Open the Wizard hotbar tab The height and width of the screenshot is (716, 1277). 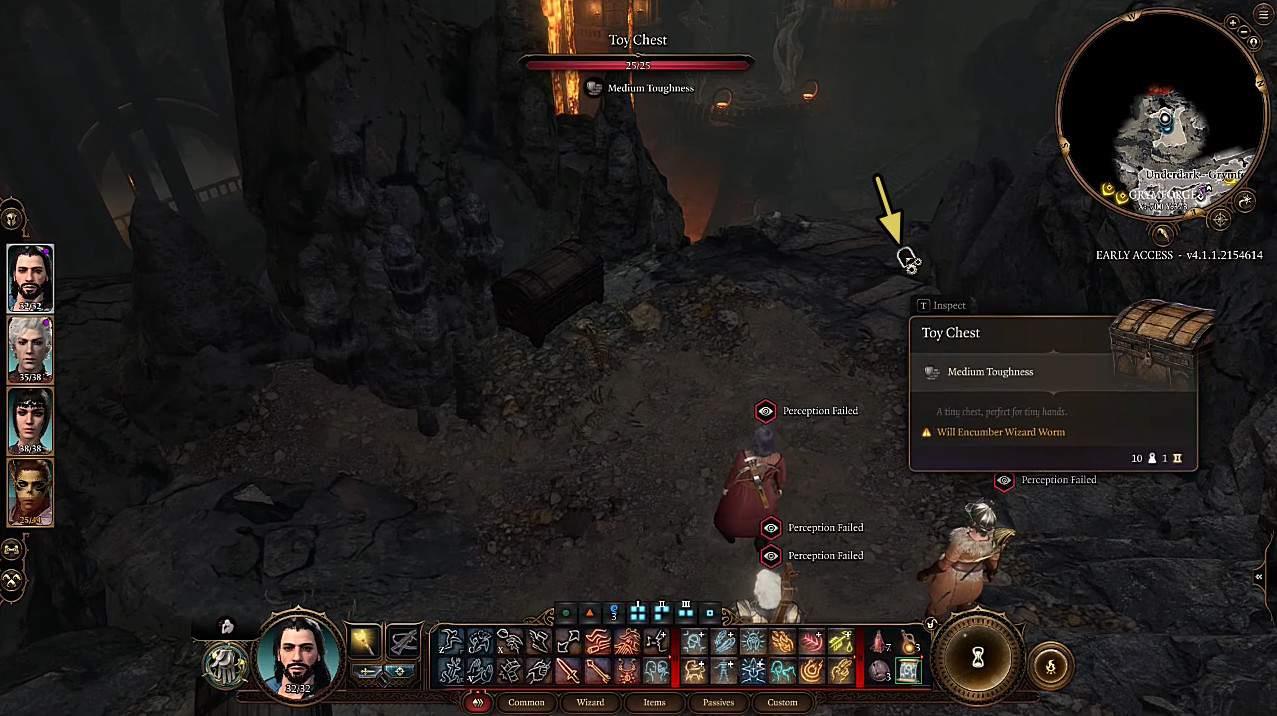tap(590, 702)
